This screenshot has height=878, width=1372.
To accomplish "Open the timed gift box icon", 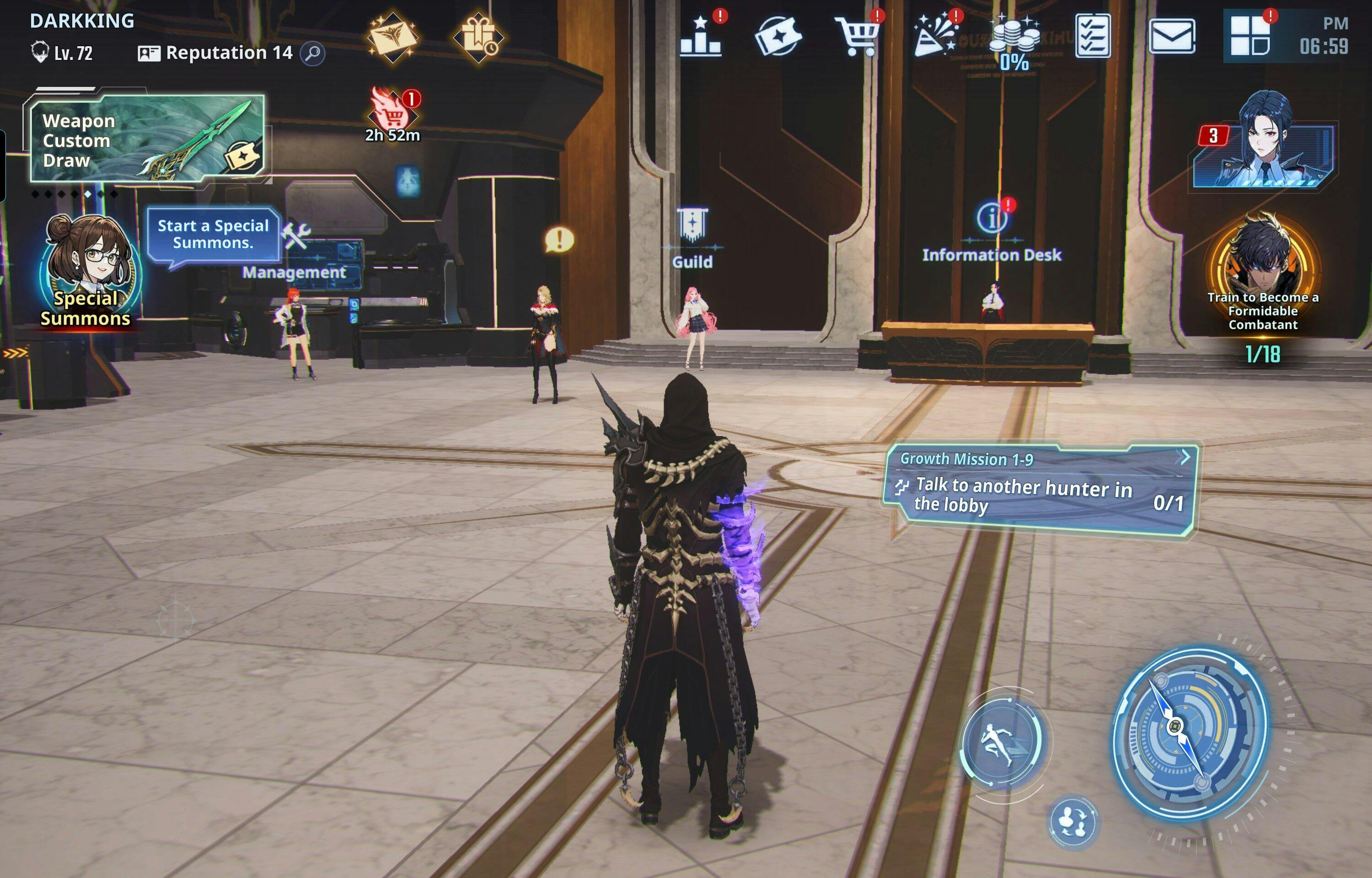I will pos(477,37).
